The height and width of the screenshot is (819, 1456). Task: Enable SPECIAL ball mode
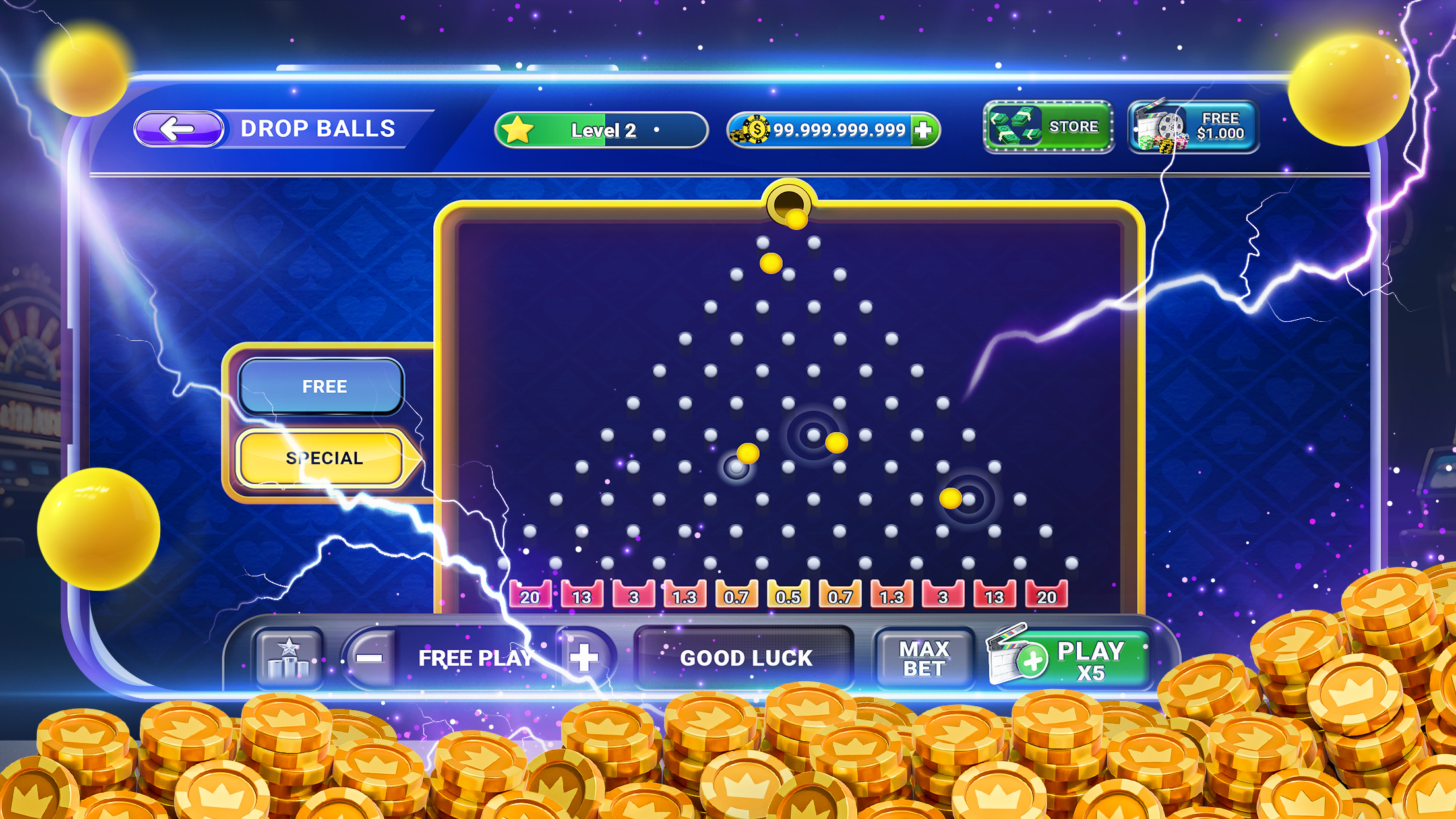tap(323, 458)
